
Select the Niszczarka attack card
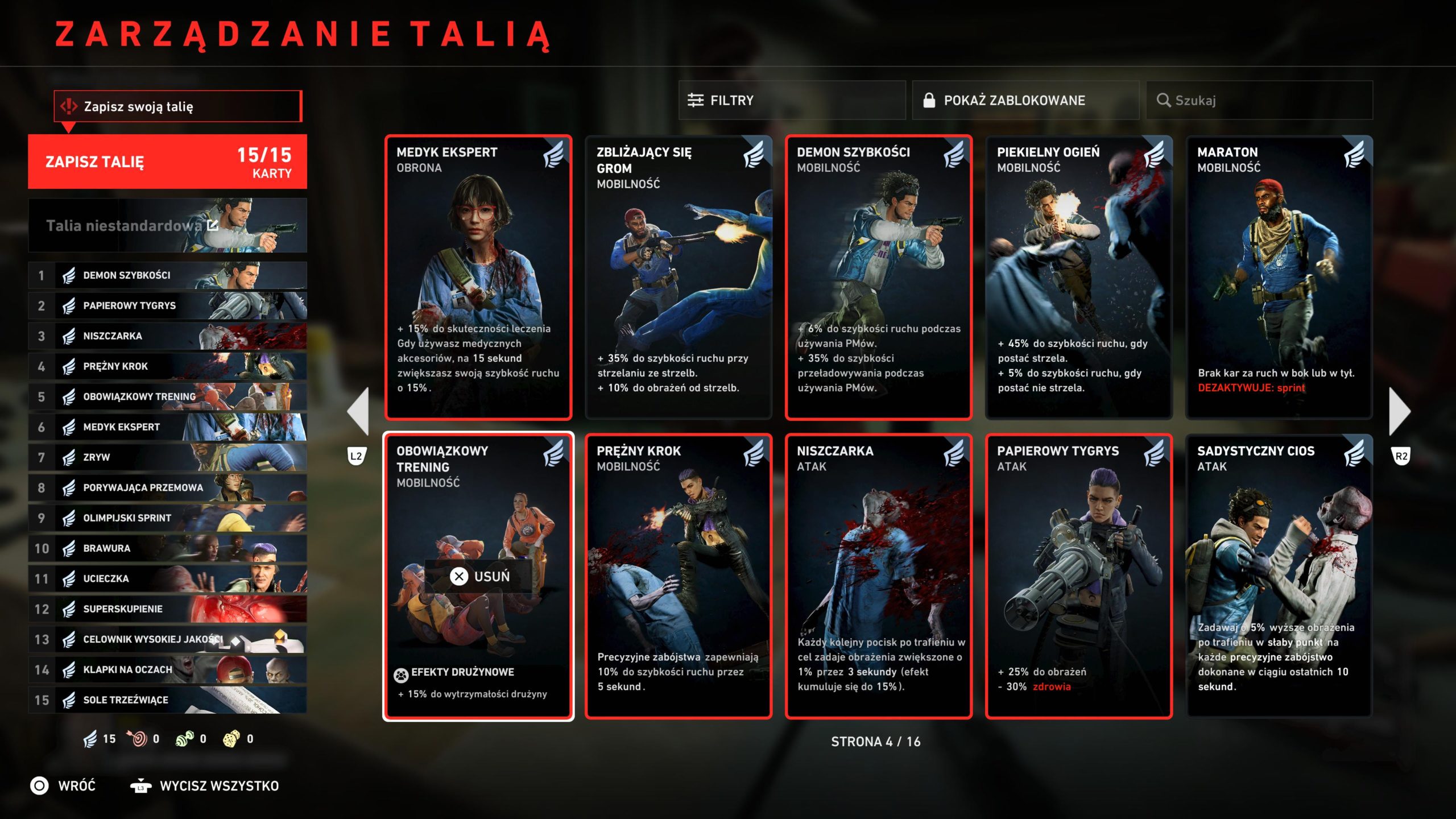click(x=878, y=576)
